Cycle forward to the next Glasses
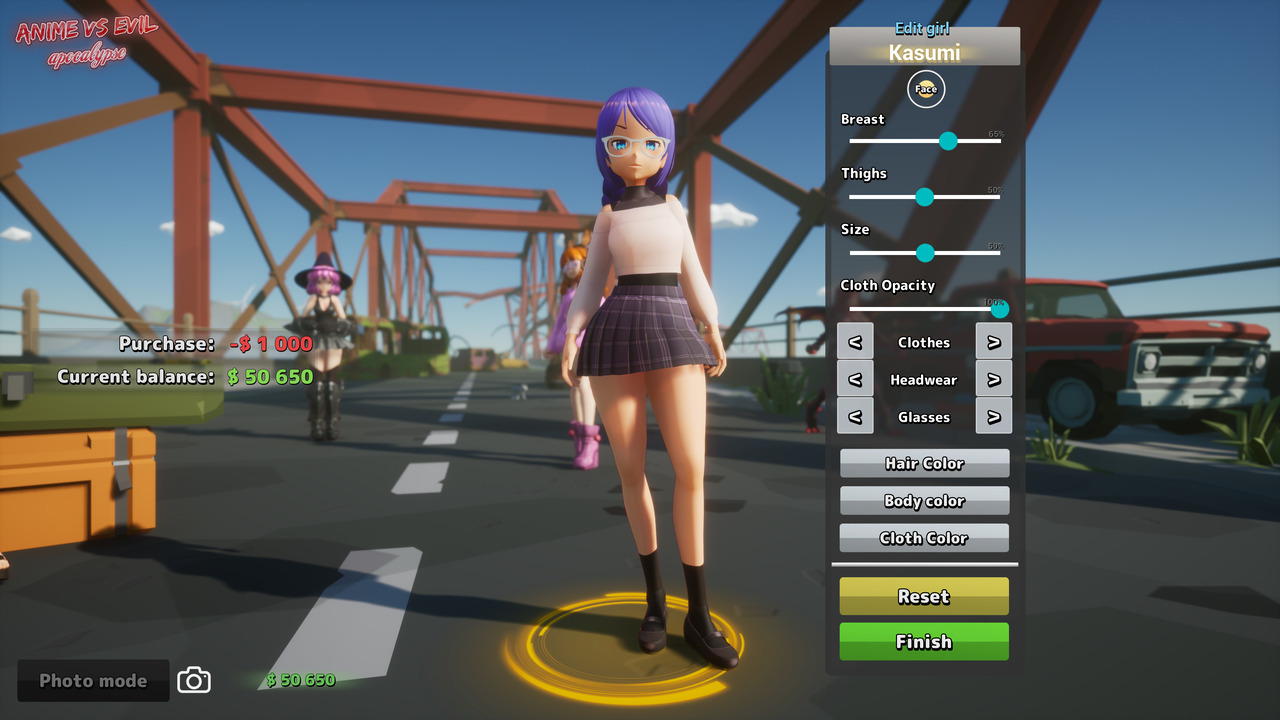This screenshot has width=1280, height=720. [994, 416]
